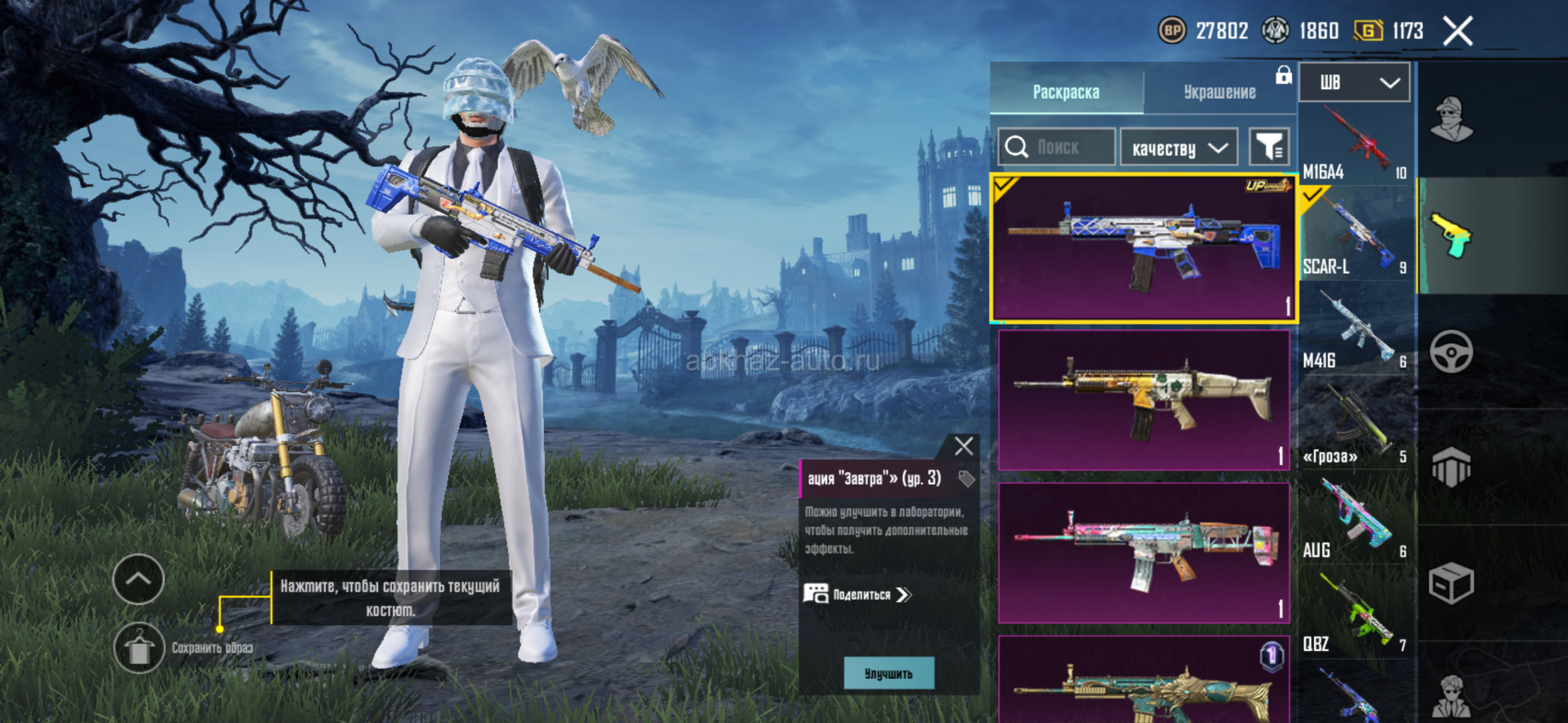Select the M16A4 weapon entry
The width and height of the screenshot is (1568, 723).
coord(1355,144)
